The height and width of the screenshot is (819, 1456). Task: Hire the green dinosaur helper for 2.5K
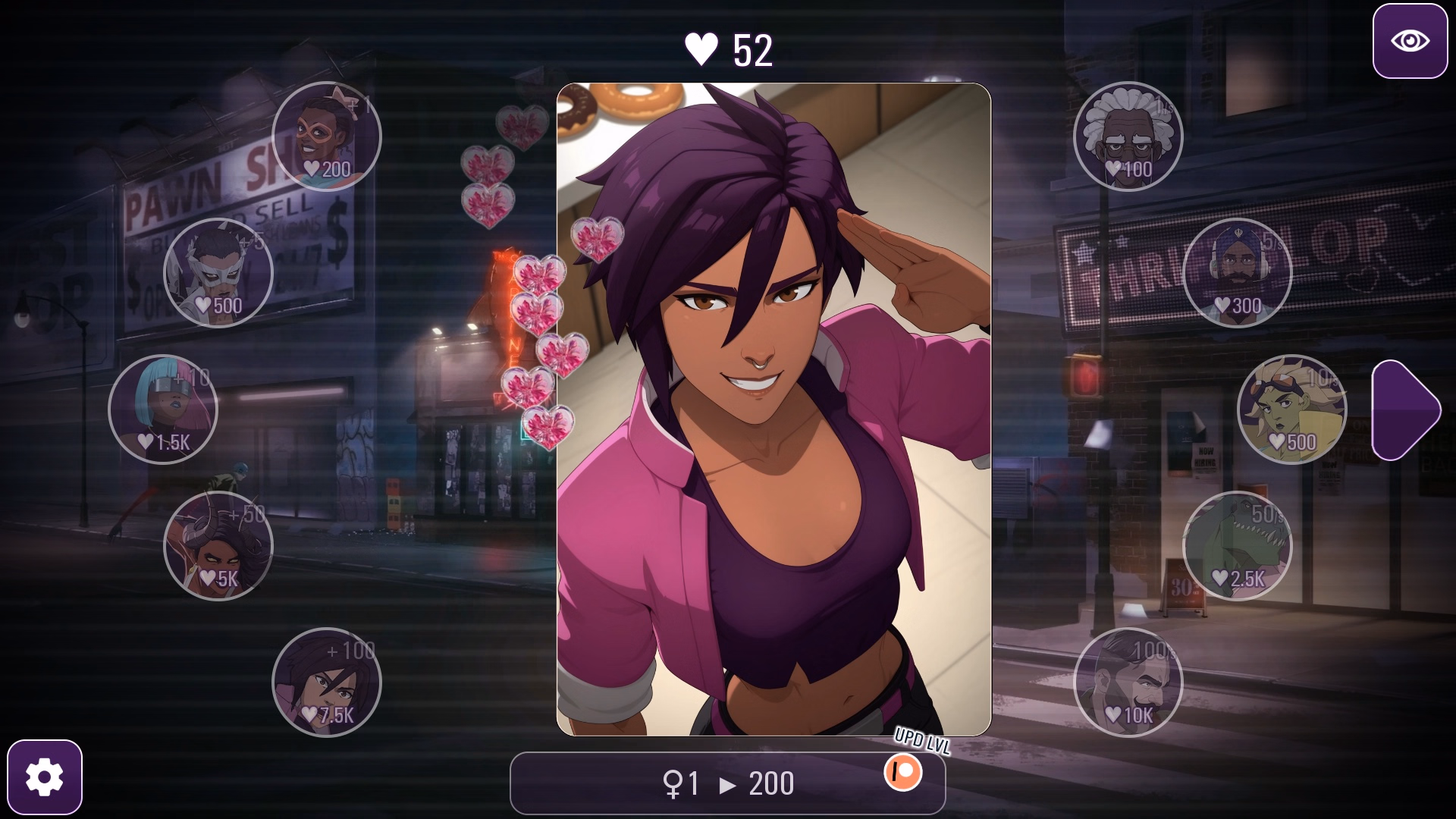[x=1237, y=546]
